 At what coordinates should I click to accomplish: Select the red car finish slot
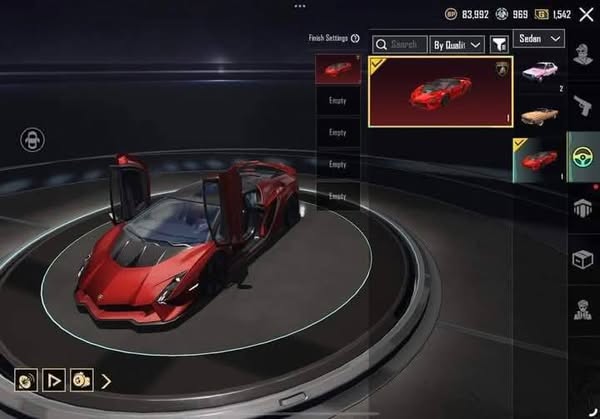point(337,68)
